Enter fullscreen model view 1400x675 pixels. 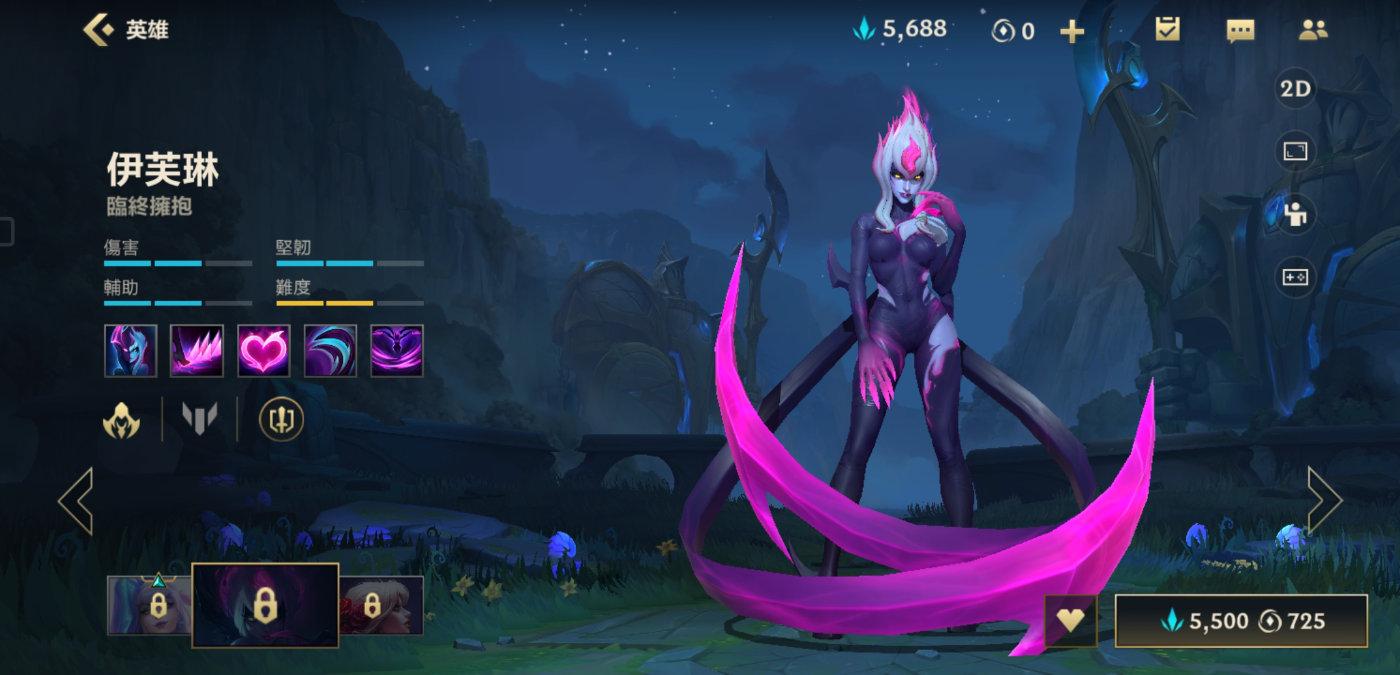coord(1295,151)
